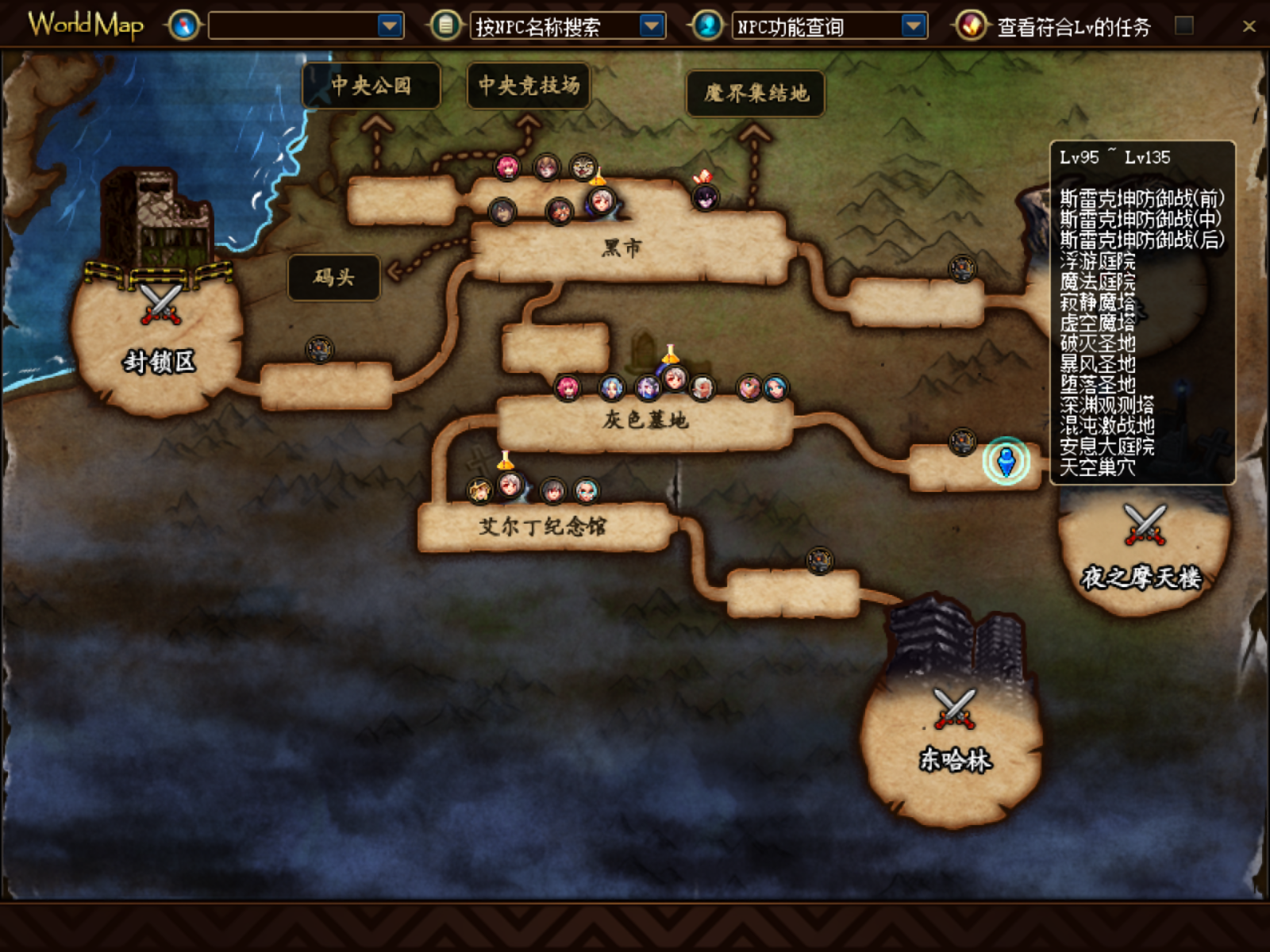Close the World Map window
The width and height of the screenshot is (1270, 952).
[x=1249, y=26]
